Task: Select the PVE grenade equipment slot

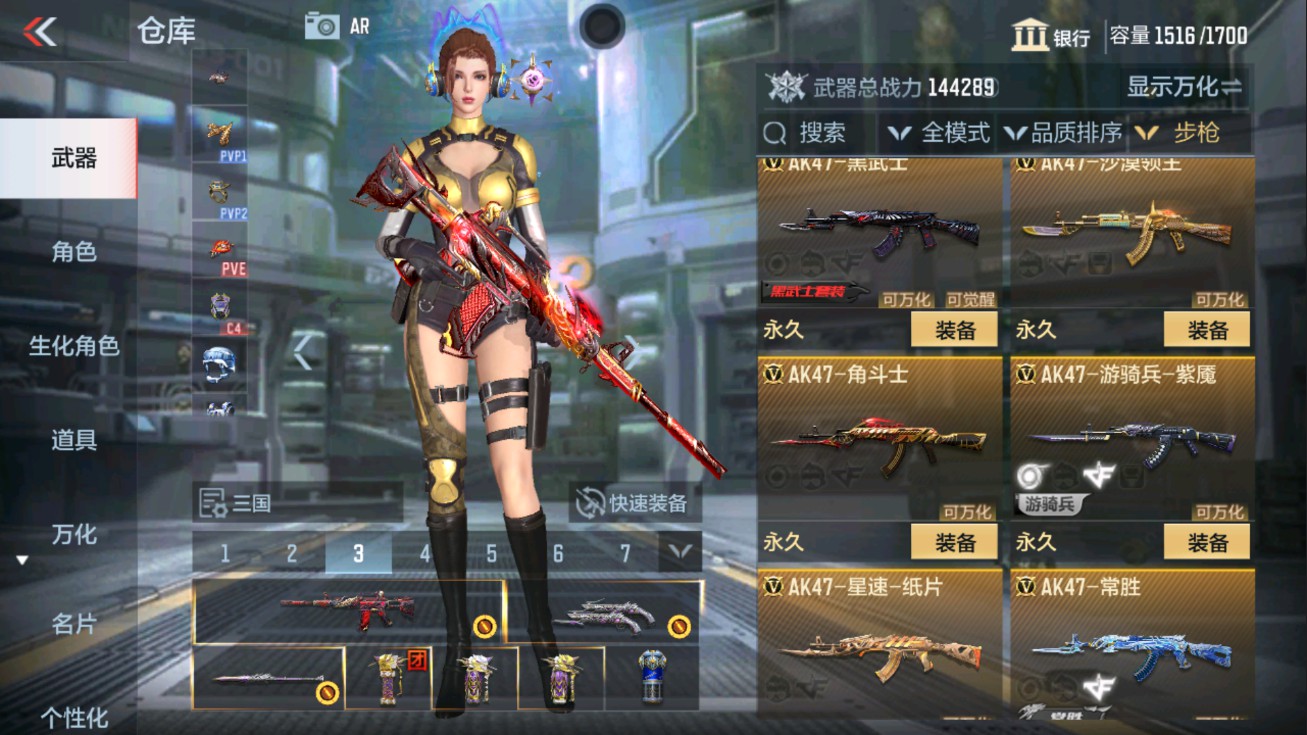Action: [222, 250]
